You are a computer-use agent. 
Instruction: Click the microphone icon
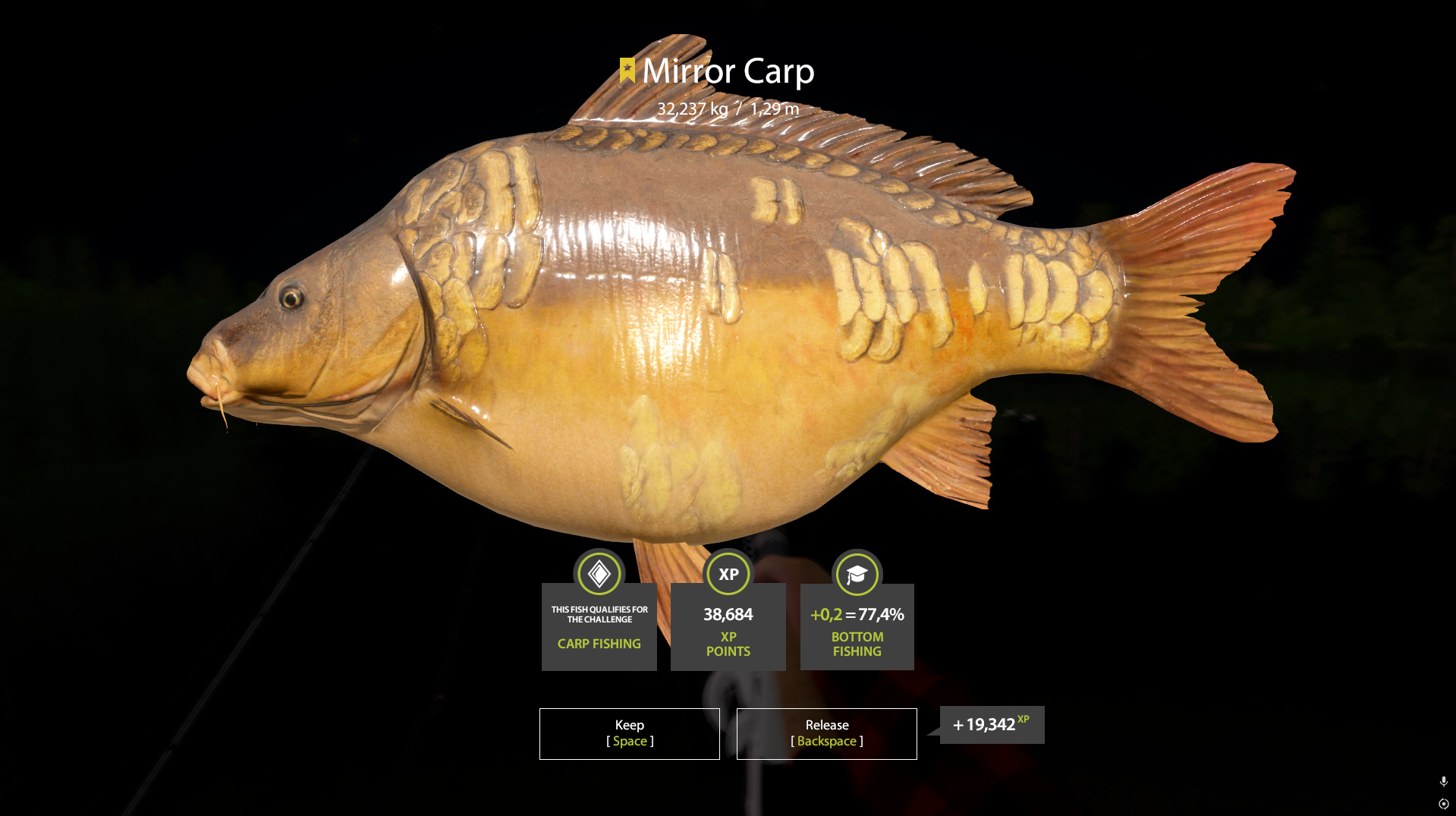pos(1443,781)
